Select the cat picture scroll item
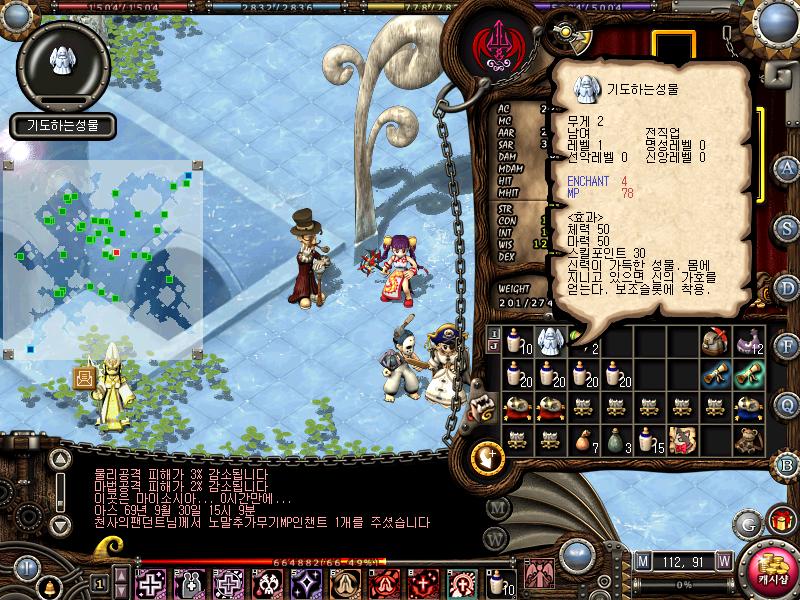Viewport: 800px width, 600px height. (683, 438)
